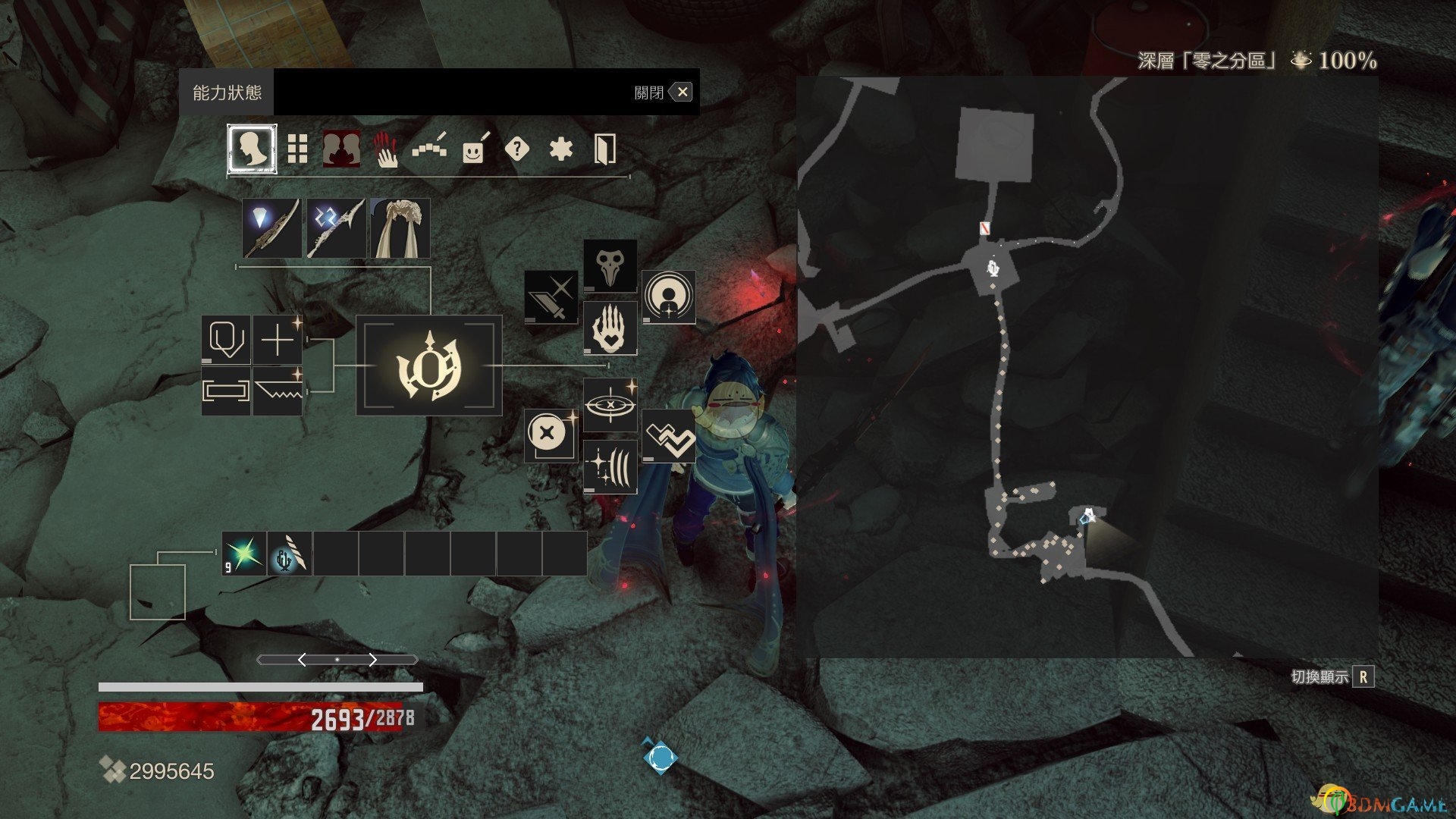Select the diamond-marked sword weapon slot
1456x819 pixels.
pos(271,228)
